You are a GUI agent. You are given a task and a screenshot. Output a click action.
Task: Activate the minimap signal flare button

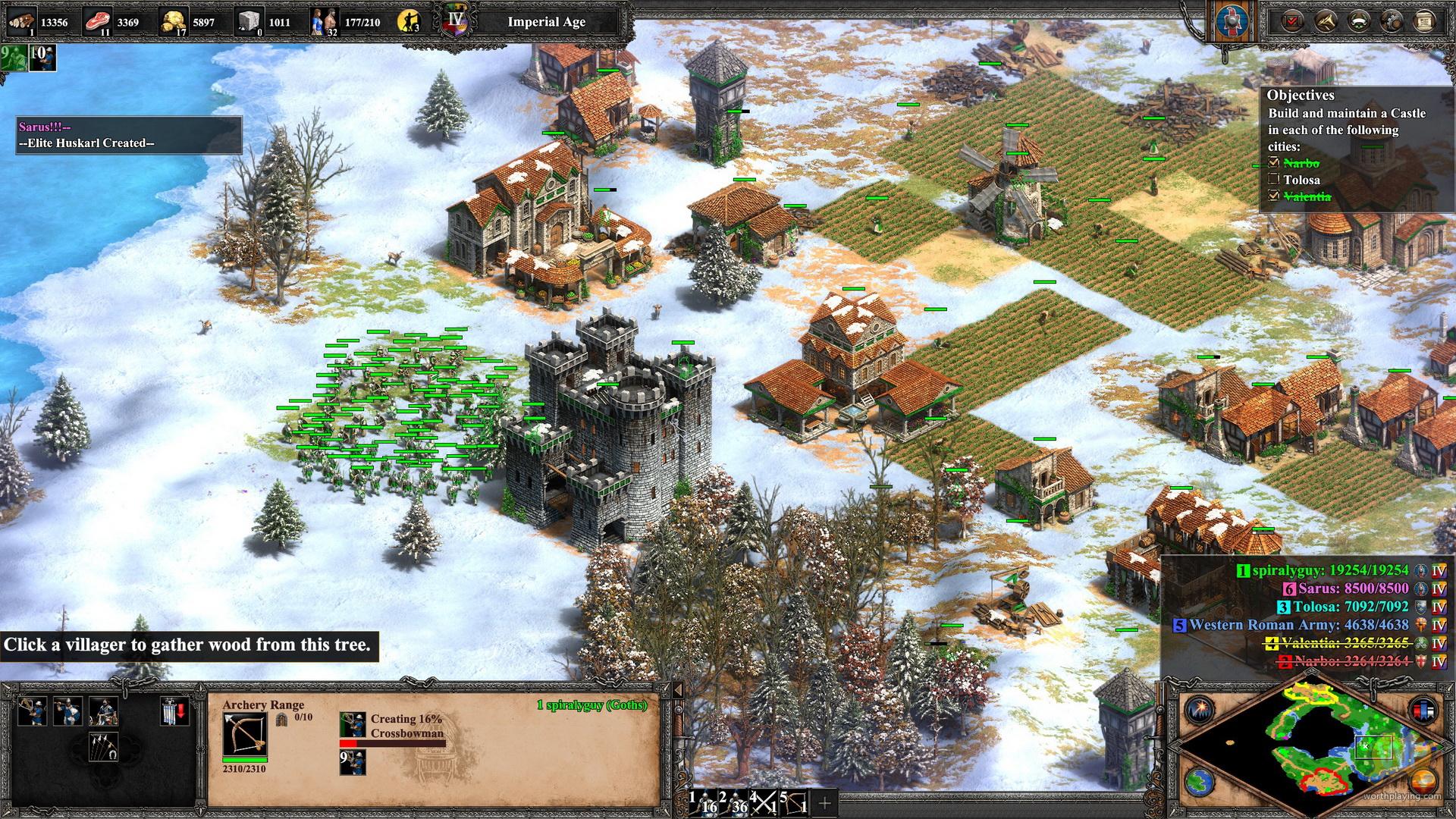point(1200,711)
